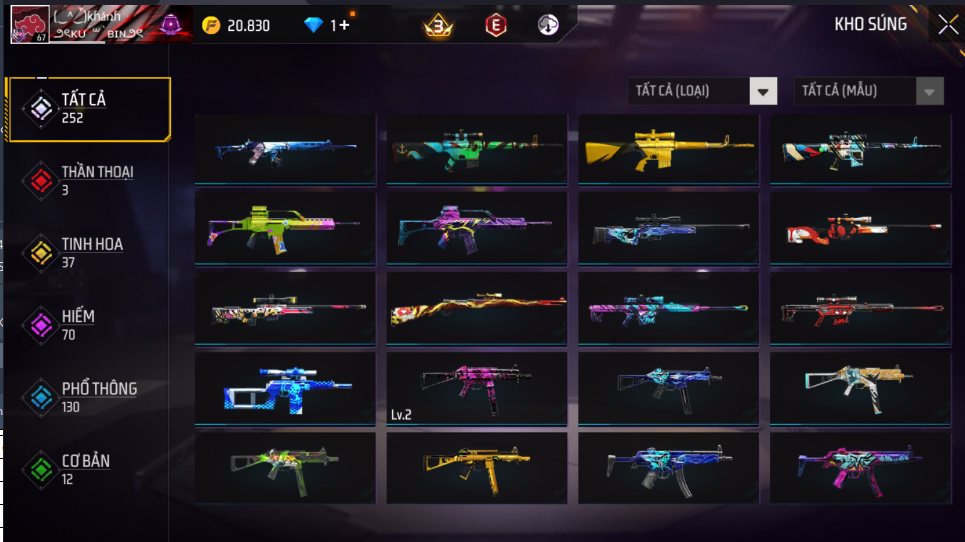Open the Tất Cả (Loại) dropdown
This screenshot has width=965, height=542.
click(702, 91)
